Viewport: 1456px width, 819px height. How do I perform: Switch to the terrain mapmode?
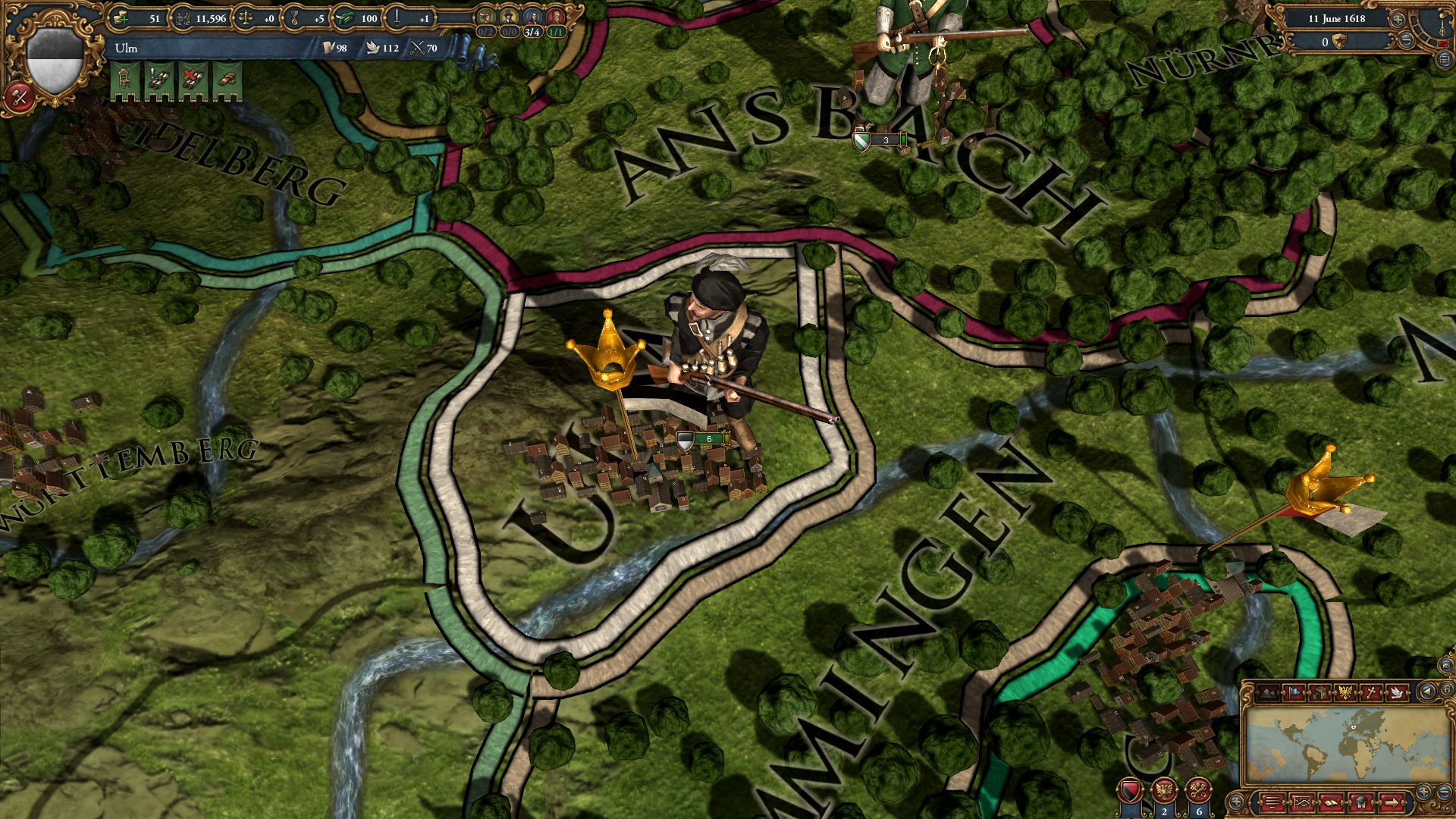[1268, 692]
